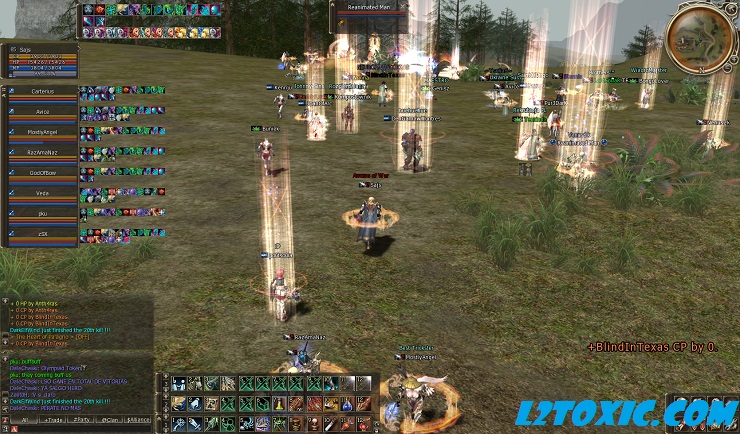Image resolution: width=740 pixels, height=434 pixels.
Task: Target zSK in the party list
Action: [42, 234]
